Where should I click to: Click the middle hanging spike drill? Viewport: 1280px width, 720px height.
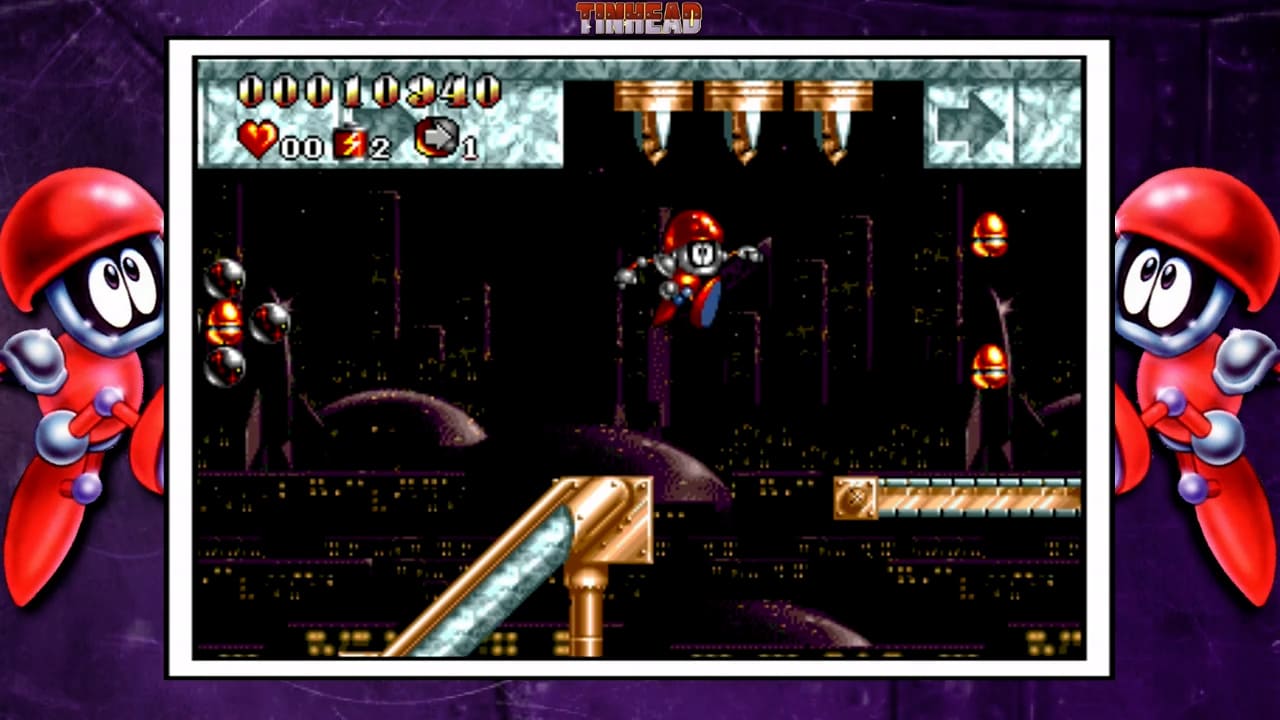click(746, 115)
